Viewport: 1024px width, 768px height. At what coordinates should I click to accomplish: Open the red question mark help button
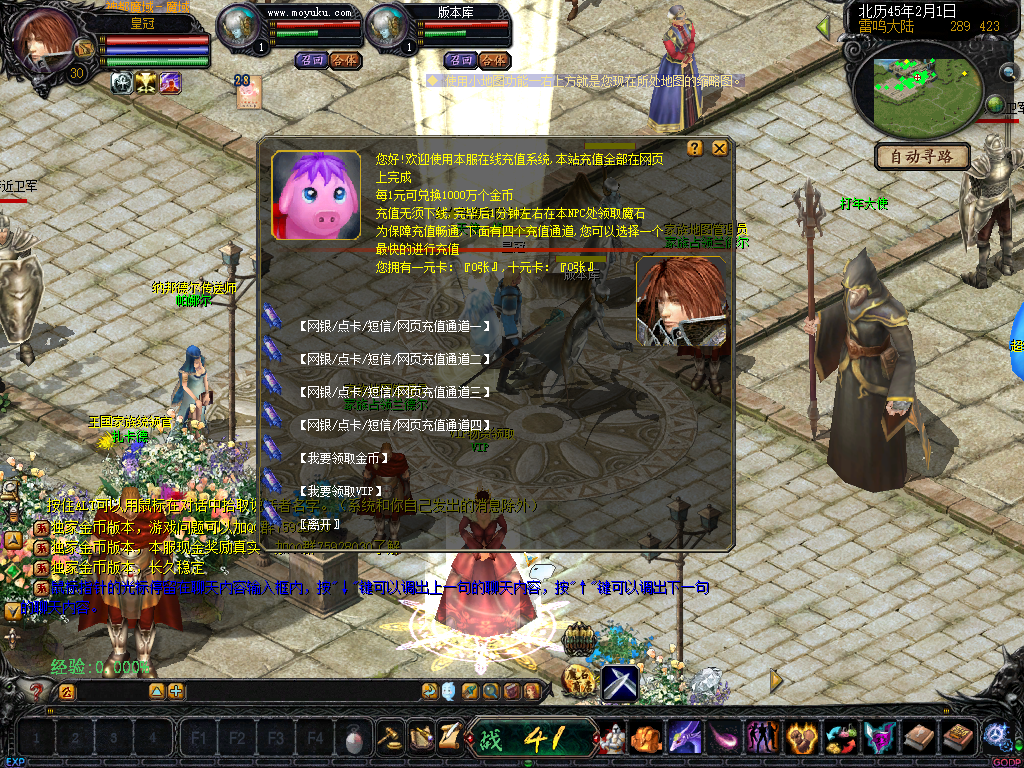pos(38,691)
